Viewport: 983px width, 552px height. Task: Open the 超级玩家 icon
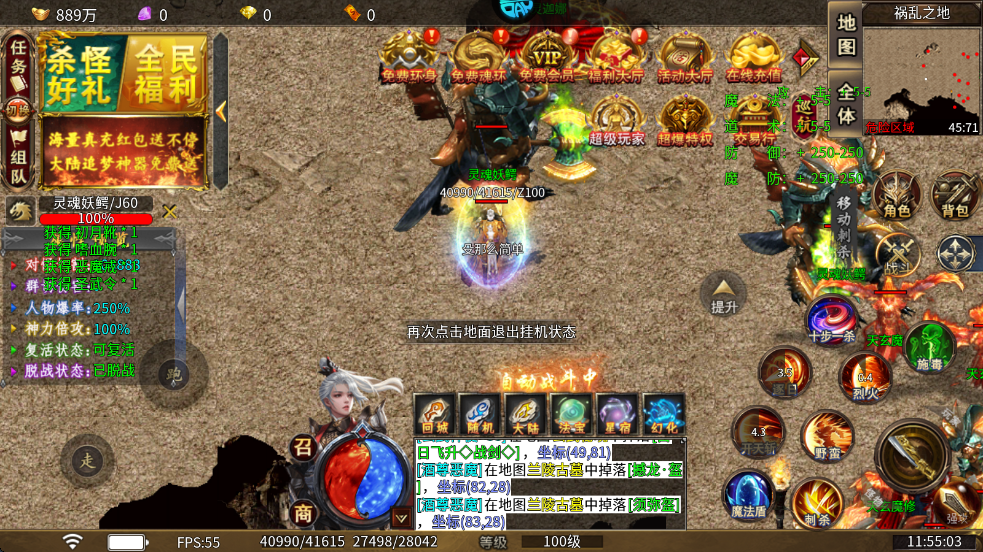point(616,120)
